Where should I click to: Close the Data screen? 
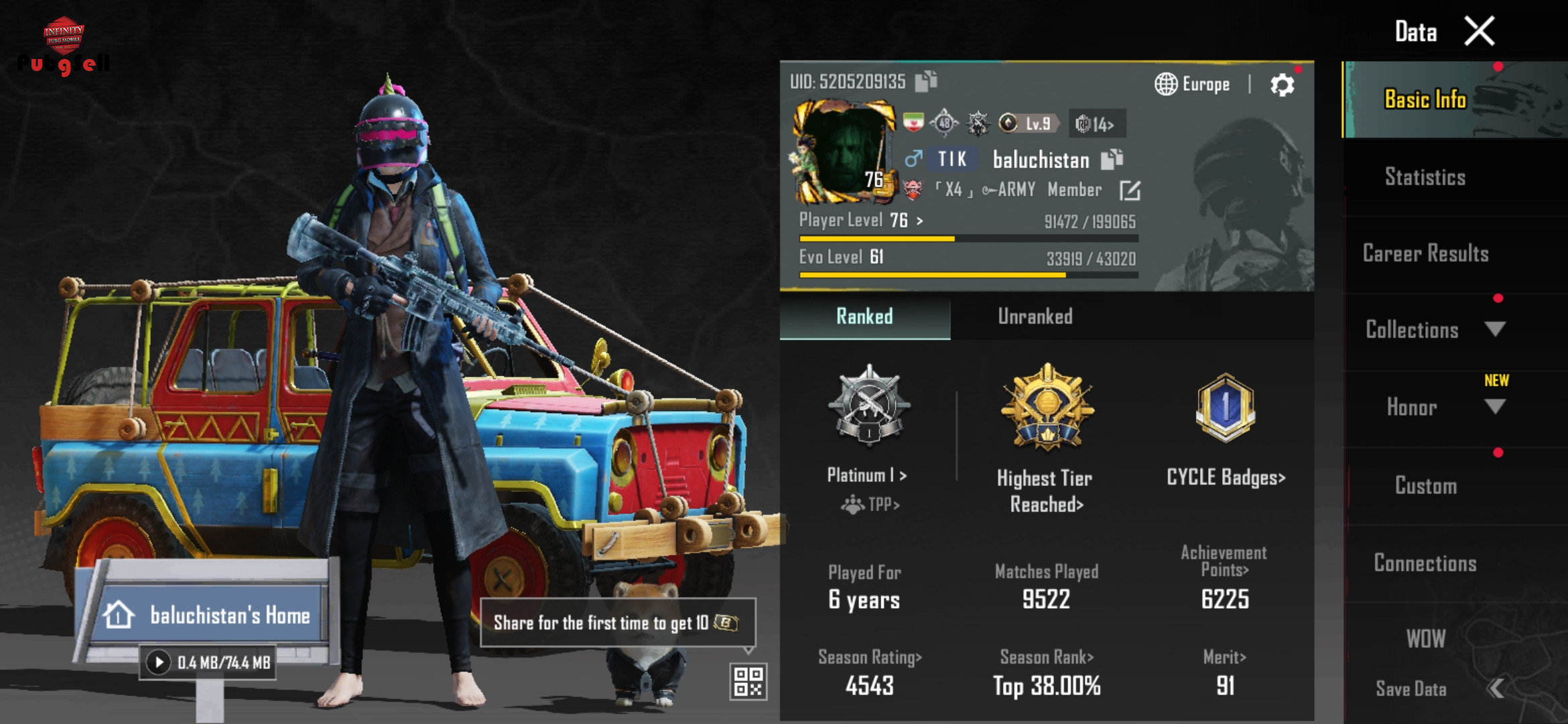click(1479, 32)
